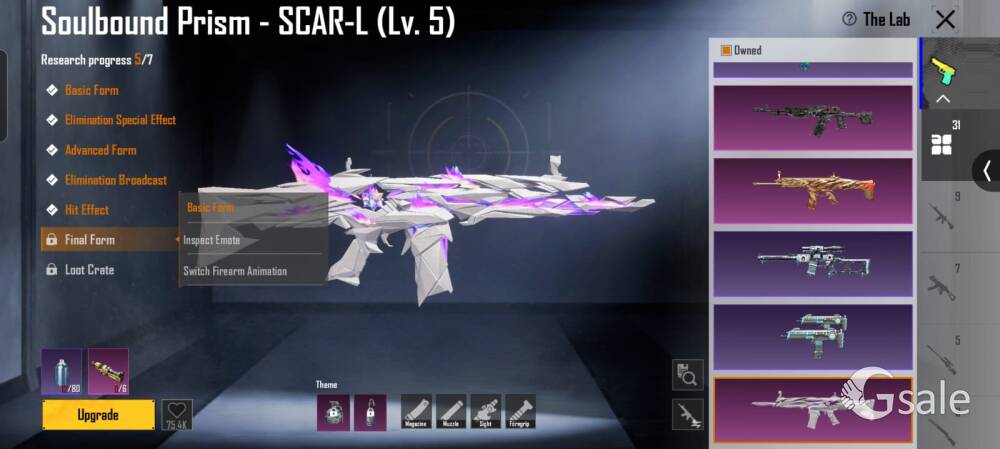Select Basic Form research stage
This screenshot has width=1000, height=449.
[x=91, y=90]
